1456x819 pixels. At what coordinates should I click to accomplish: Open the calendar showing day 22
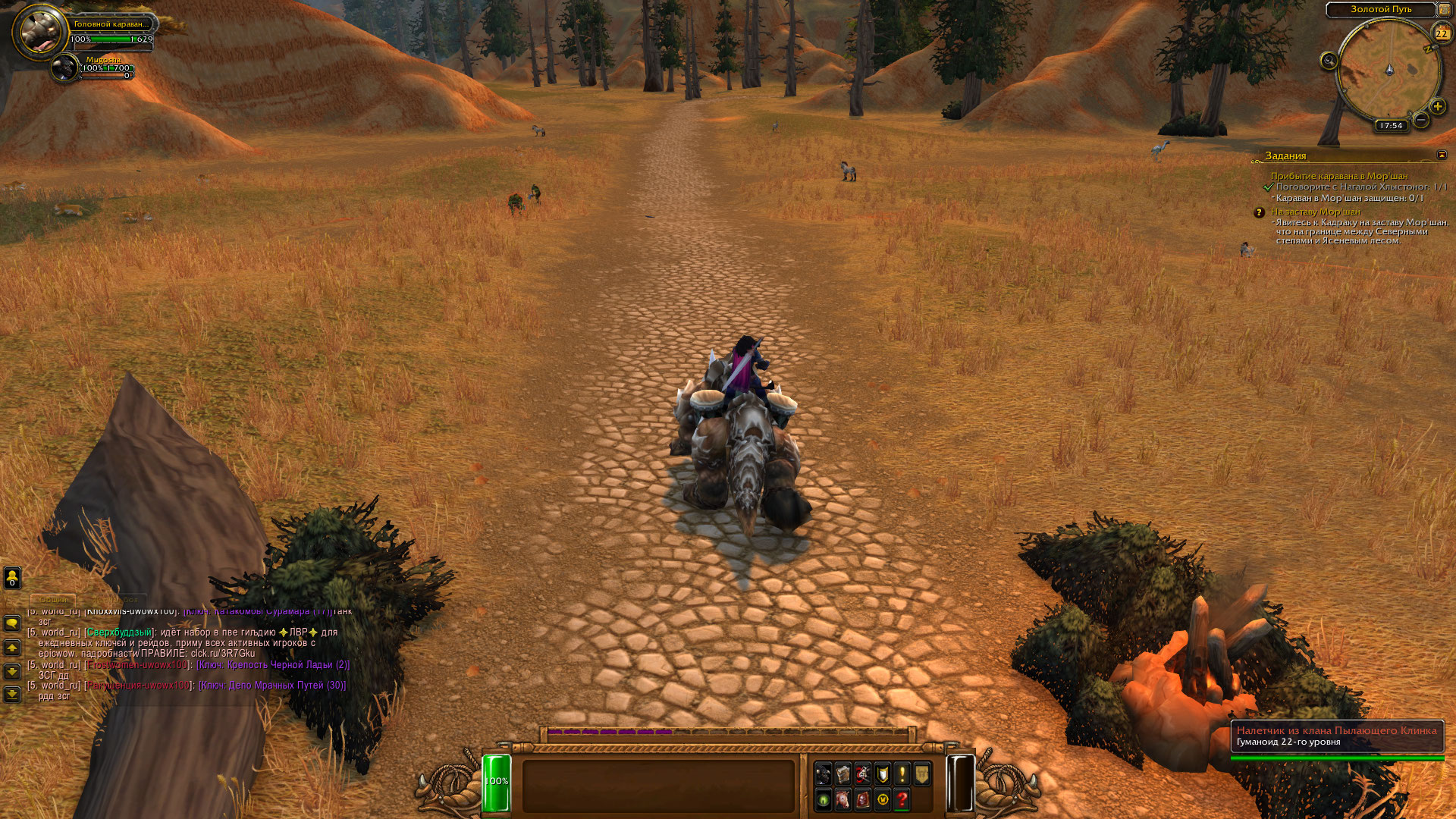click(1441, 33)
